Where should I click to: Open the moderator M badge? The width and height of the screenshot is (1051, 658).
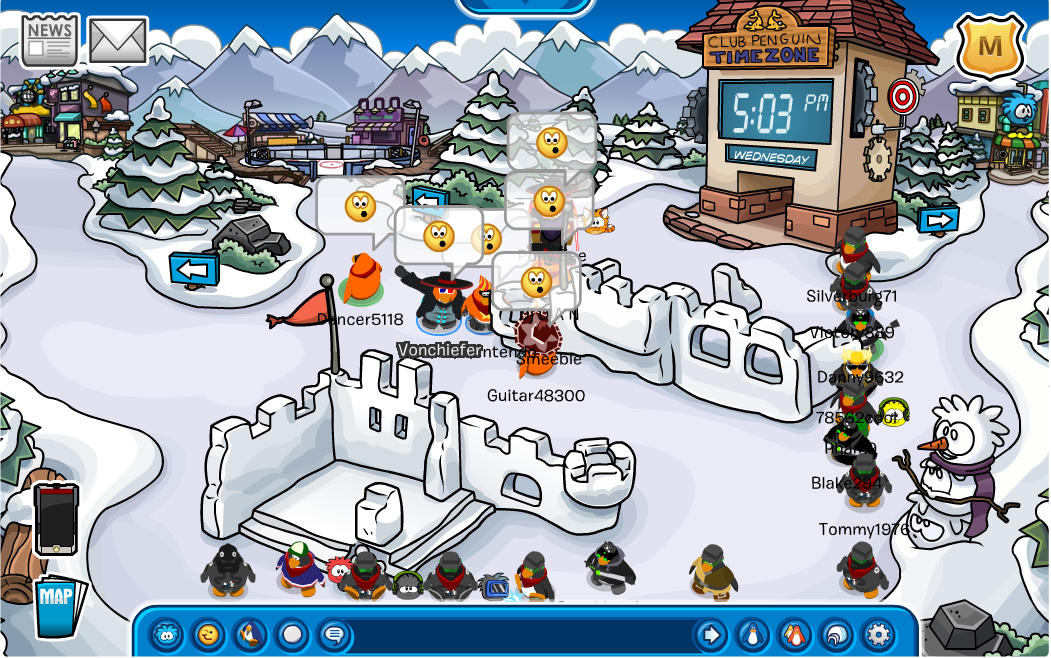pyautogui.click(x=990, y=45)
